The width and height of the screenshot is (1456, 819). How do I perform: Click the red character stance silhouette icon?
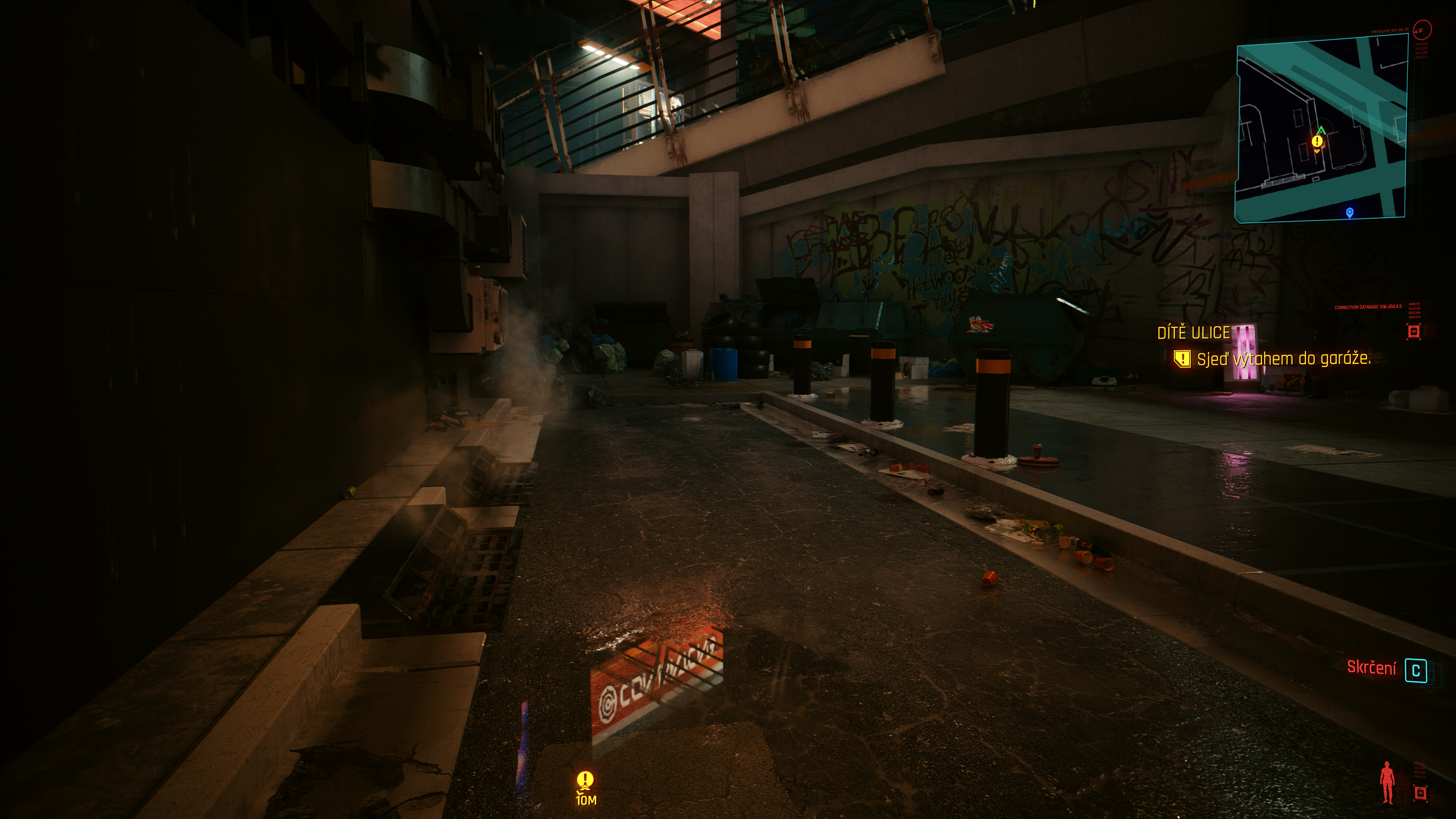pyautogui.click(x=1387, y=782)
